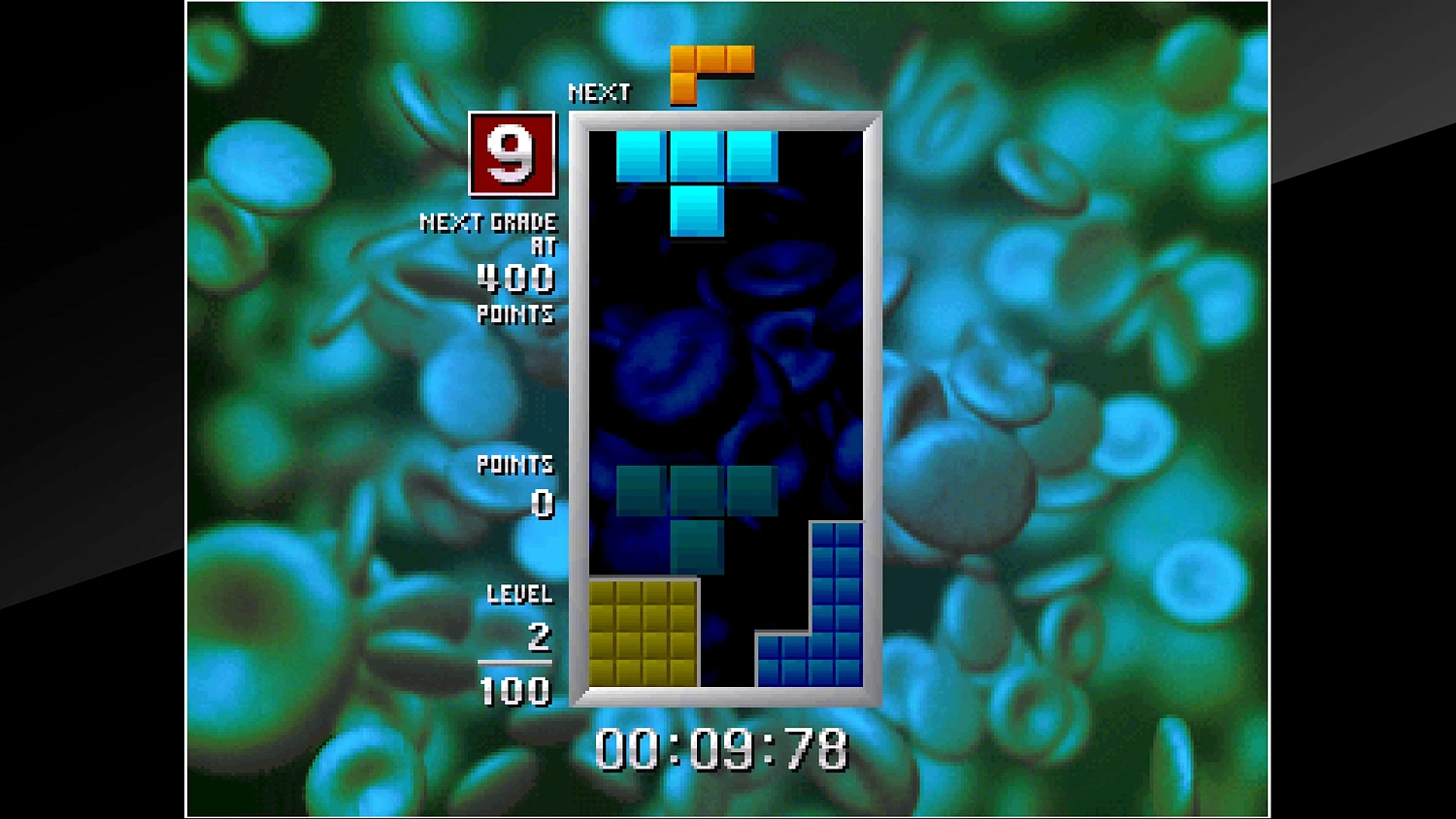Click the NEXT label above the playfield
1456x819 pixels.
(599, 92)
